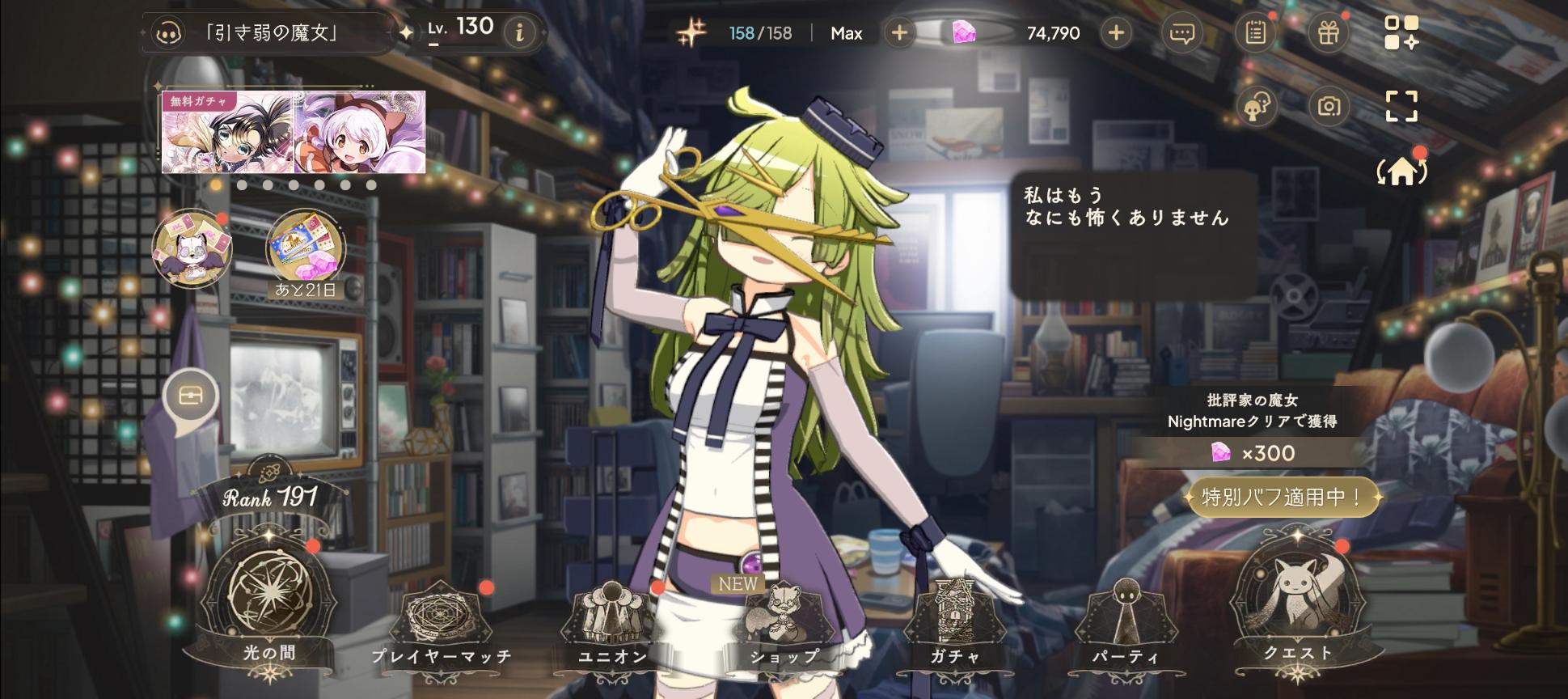Image resolution: width=1568 pixels, height=699 pixels.
Task: Click the home rotate icon
Action: [x=1401, y=172]
